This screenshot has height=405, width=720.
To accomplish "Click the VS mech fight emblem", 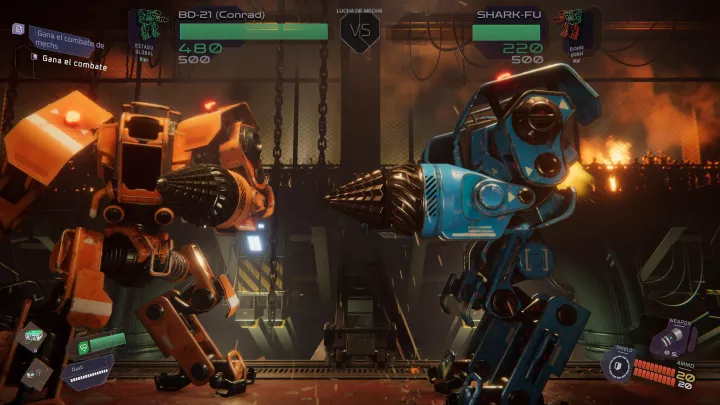I will [360, 31].
